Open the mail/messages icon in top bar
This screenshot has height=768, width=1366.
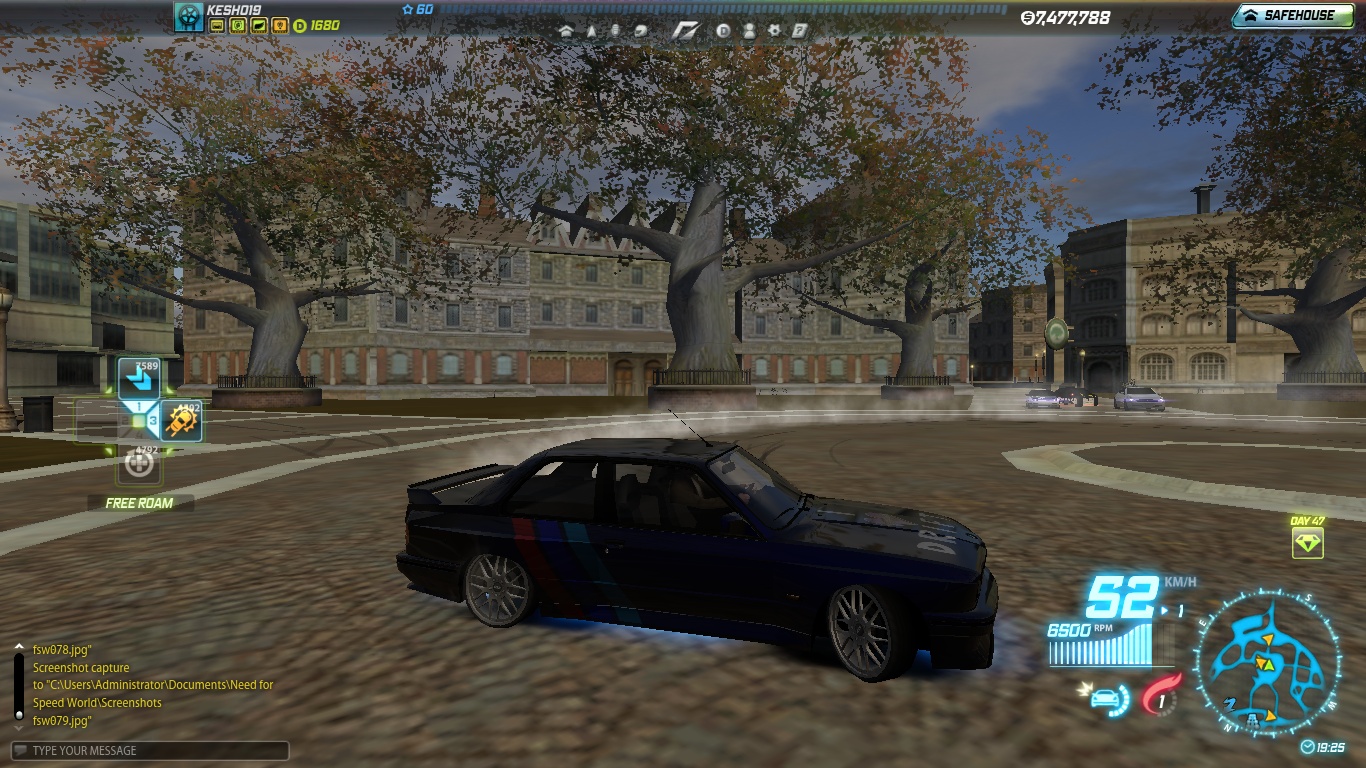[x=640, y=30]
